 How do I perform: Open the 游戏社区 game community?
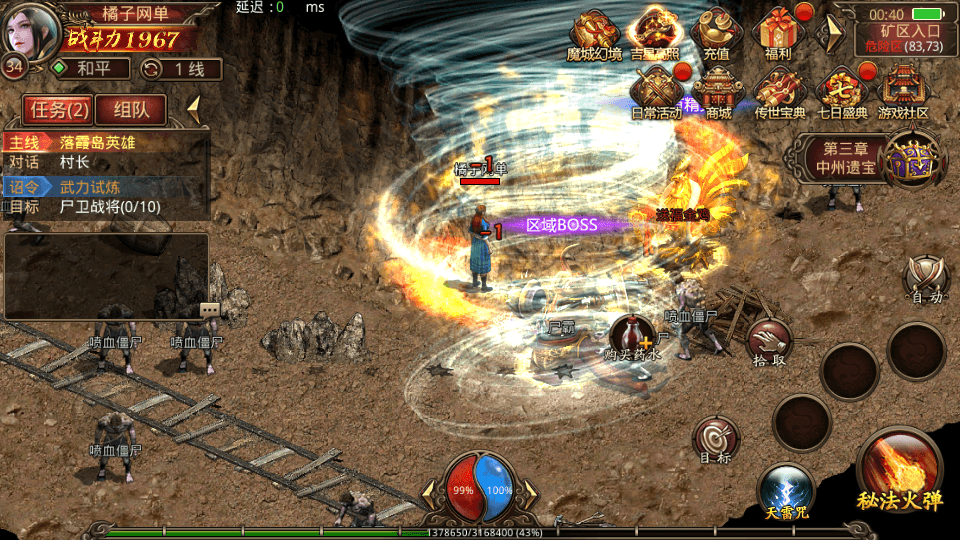(x=903, y=90)
